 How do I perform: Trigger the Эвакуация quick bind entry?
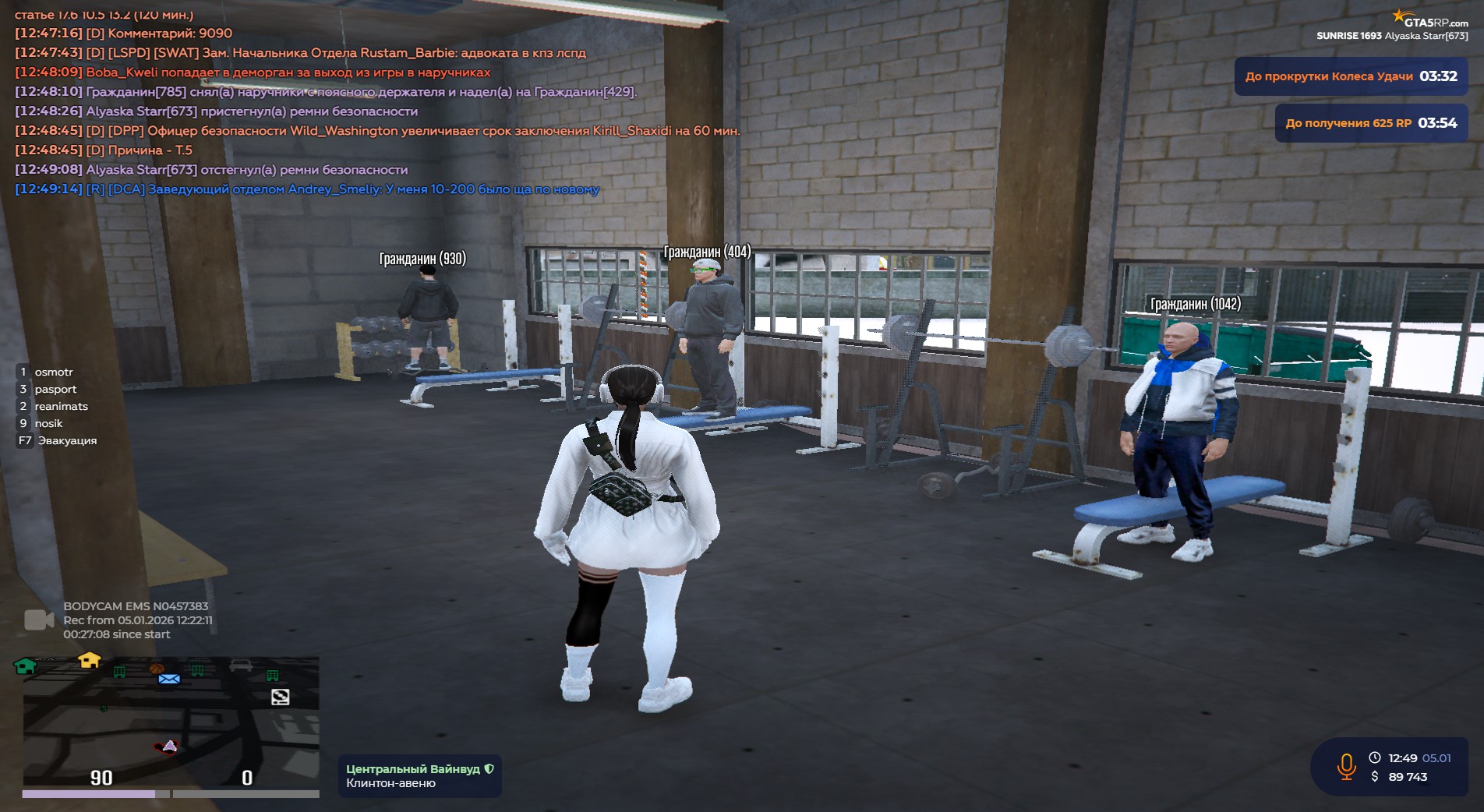tap(67, 440)
